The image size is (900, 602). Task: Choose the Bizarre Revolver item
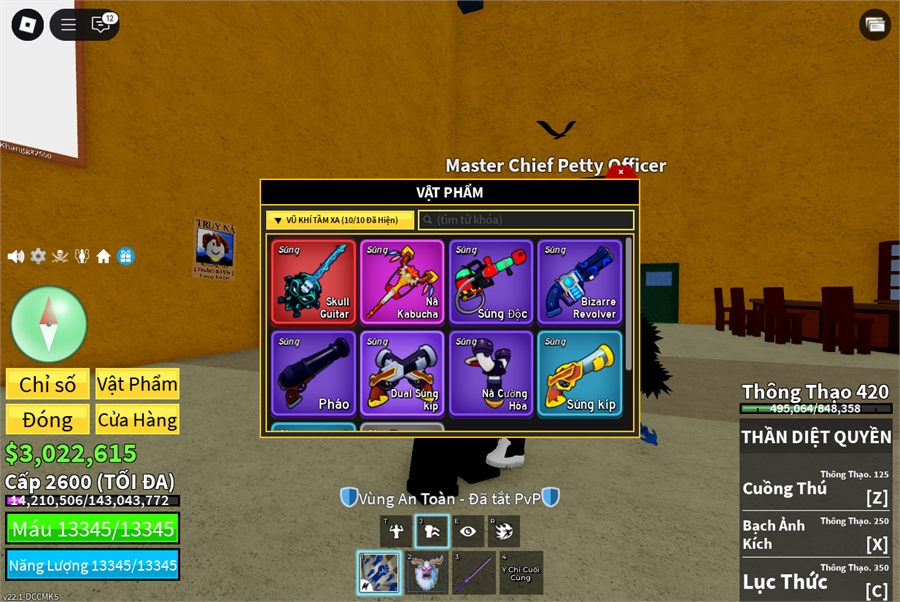pyautogui.click(x=580, y=281)
